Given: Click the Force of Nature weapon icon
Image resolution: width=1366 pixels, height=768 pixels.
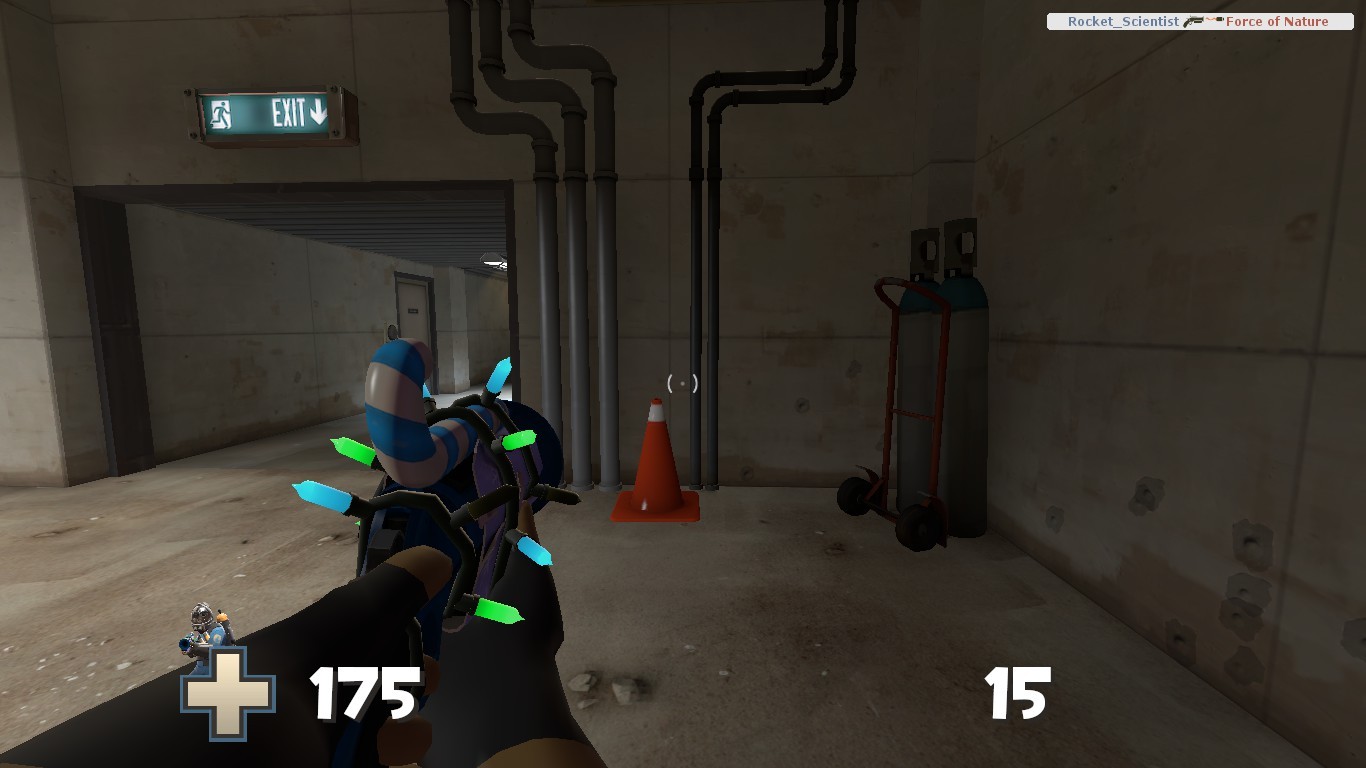Looking at the screenshot, I should tap(1192, 21).
